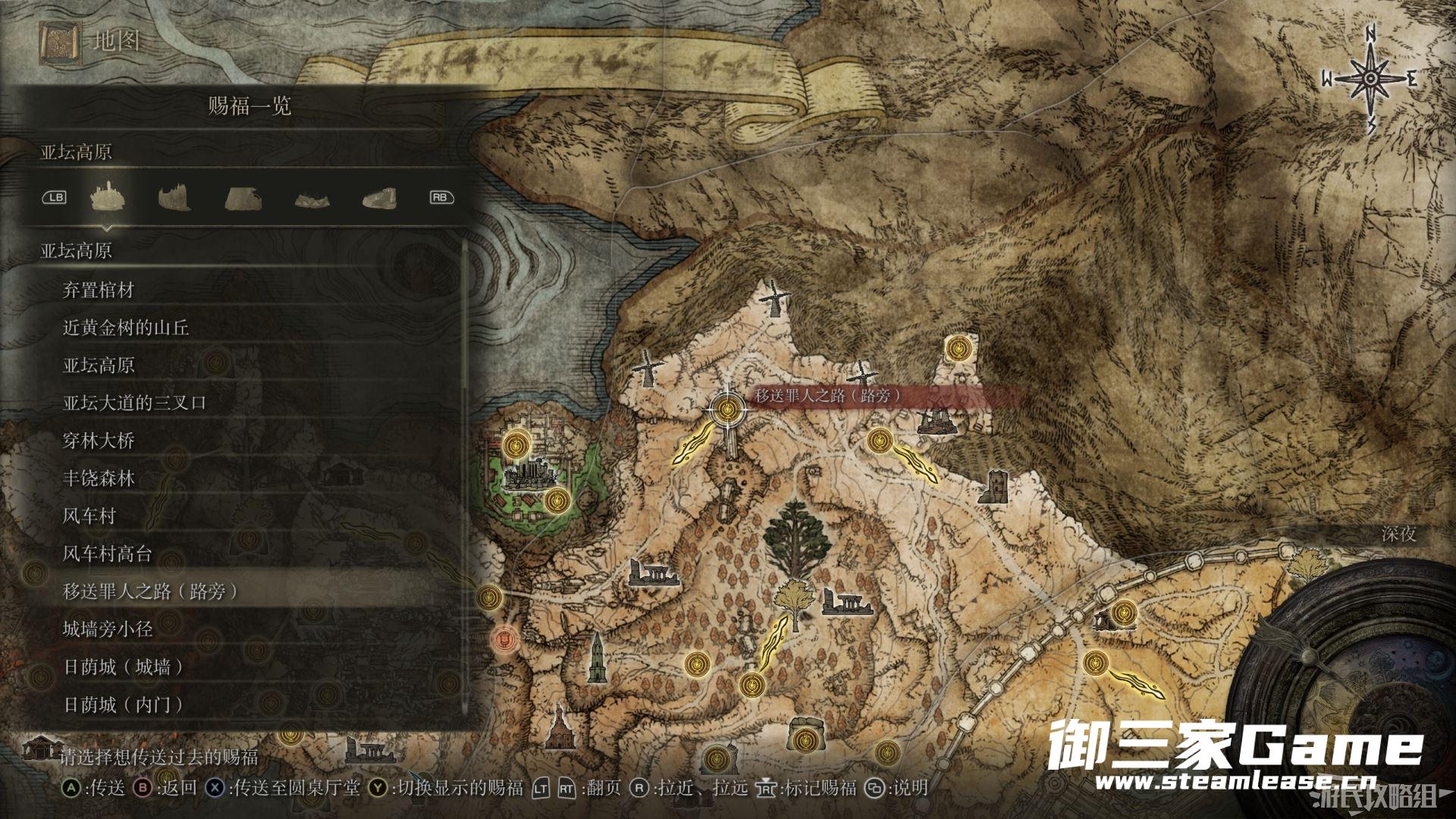Pick 城墙旁小径 grace entry
The width and height of the screenshot is (1456, 819).
(x=108, y=629)
